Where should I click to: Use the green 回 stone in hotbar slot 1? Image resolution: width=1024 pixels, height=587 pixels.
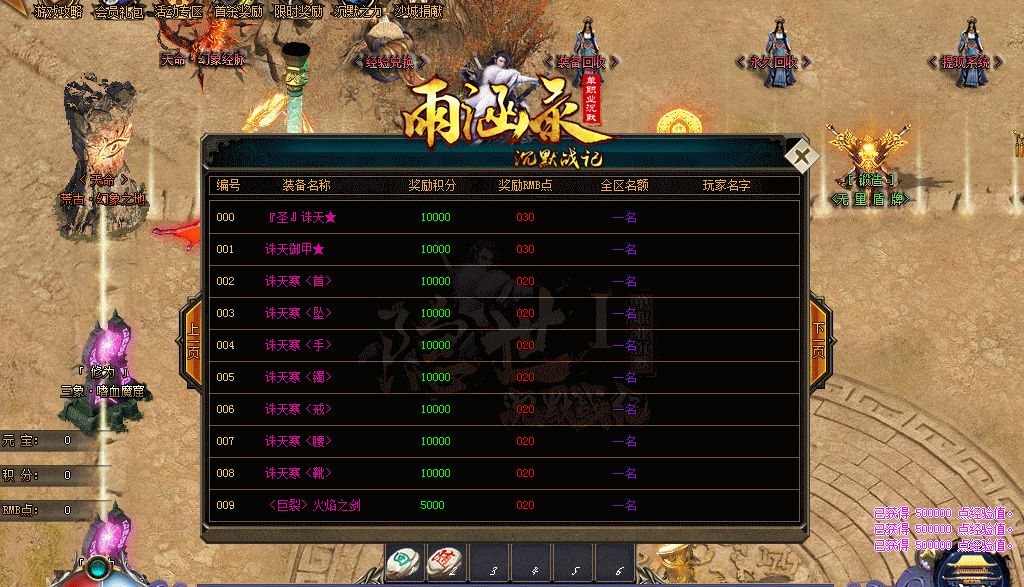(x=404, y=563)
